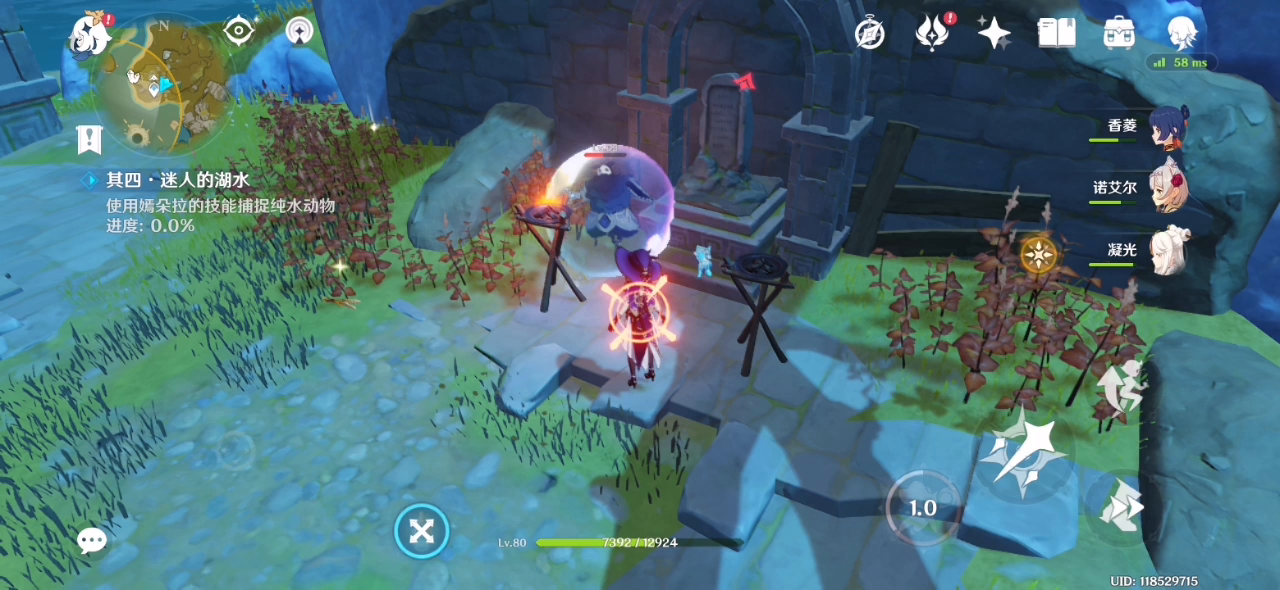Tap the eye icon beside the minimap
The image size is (1280, 590).
[239, 31]
